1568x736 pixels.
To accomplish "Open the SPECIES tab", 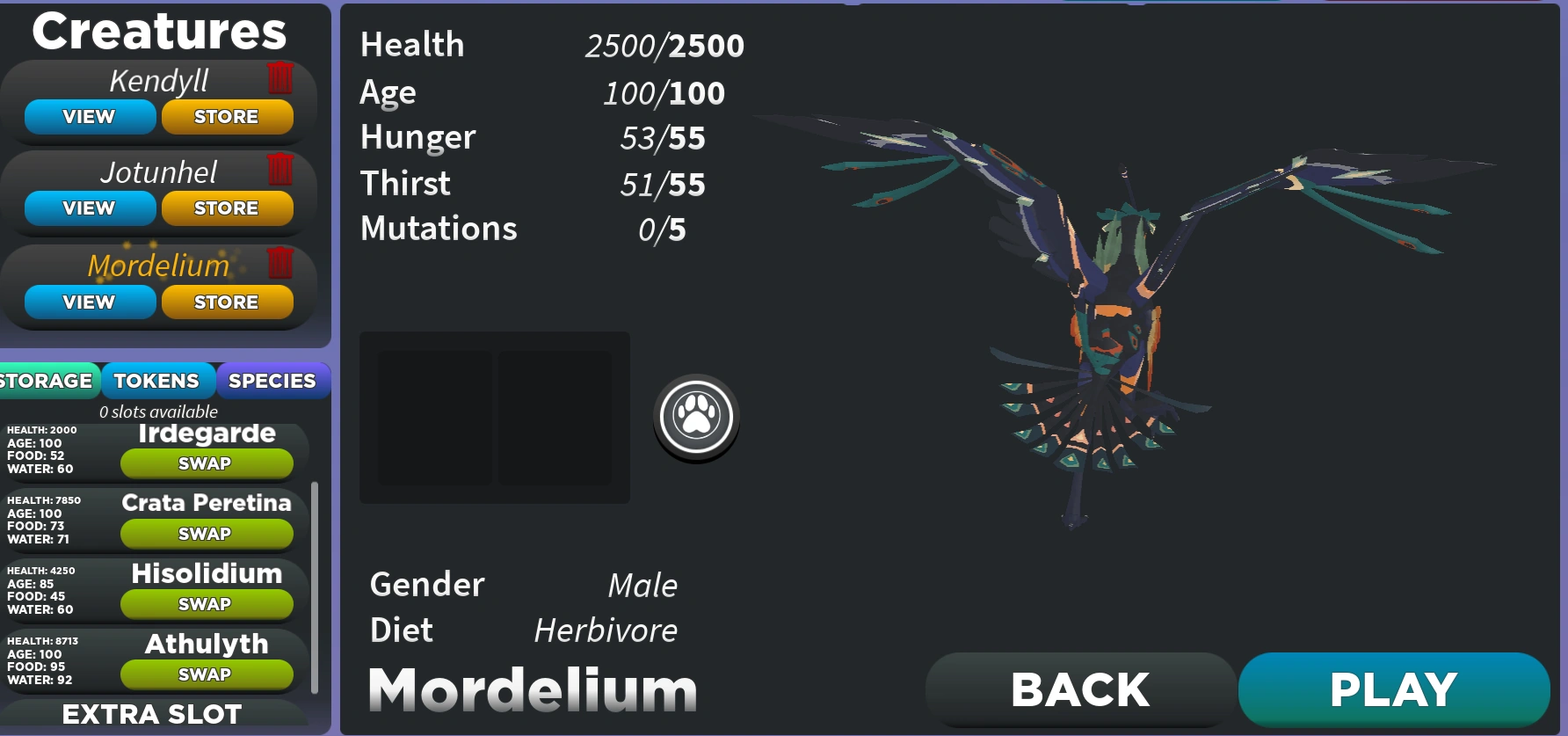I will [272, 381].
